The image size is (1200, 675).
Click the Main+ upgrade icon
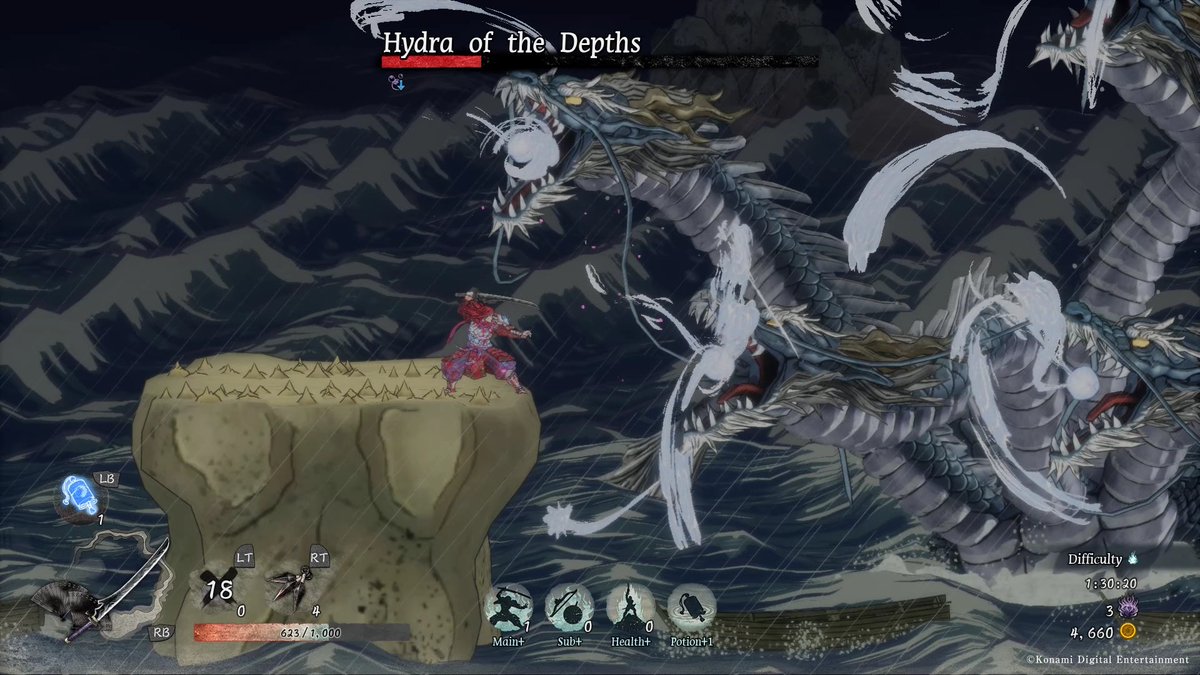(x=507, y=606)
